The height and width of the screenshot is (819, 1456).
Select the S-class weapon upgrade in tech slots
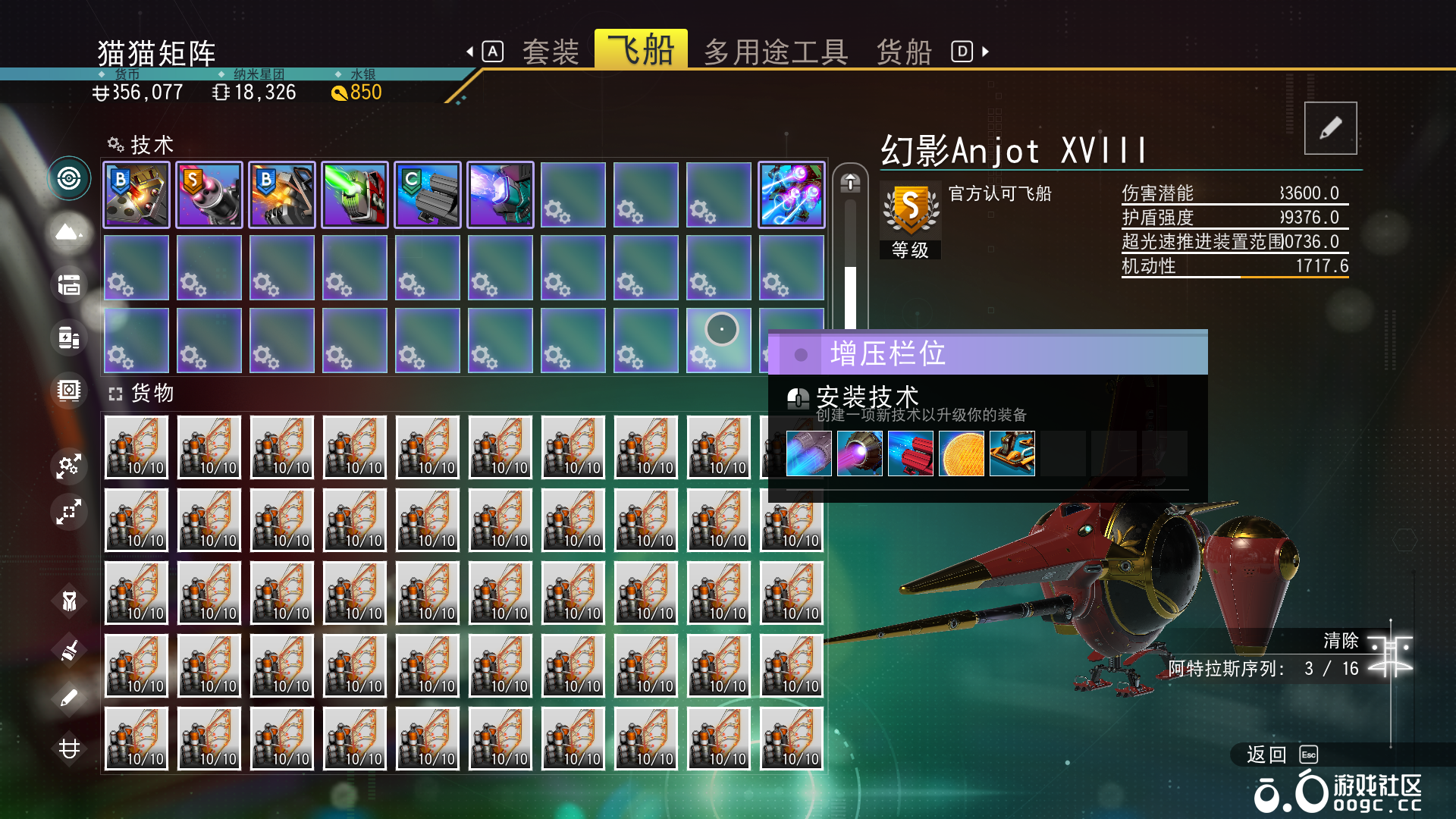(x=209, y=194)
